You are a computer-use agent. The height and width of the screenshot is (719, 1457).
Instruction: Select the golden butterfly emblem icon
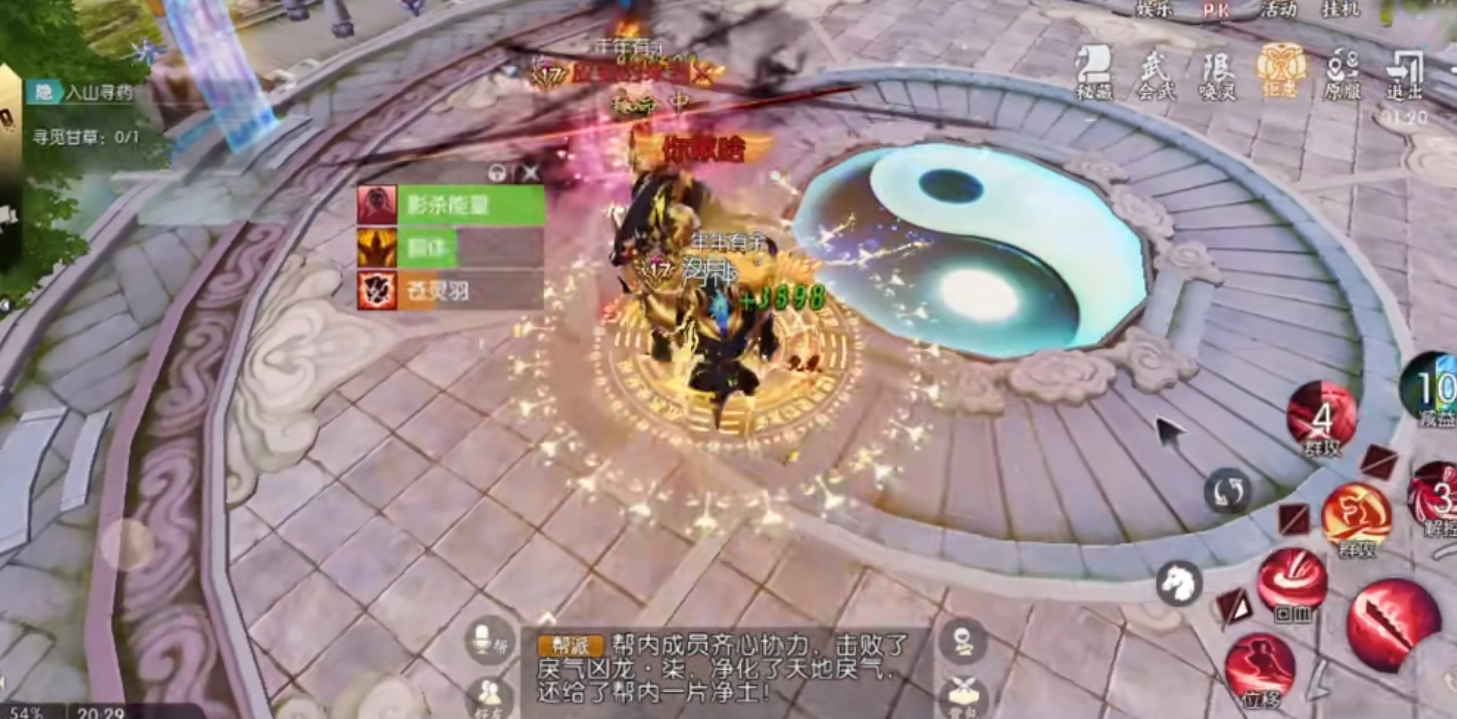(x=1280, y=68)
